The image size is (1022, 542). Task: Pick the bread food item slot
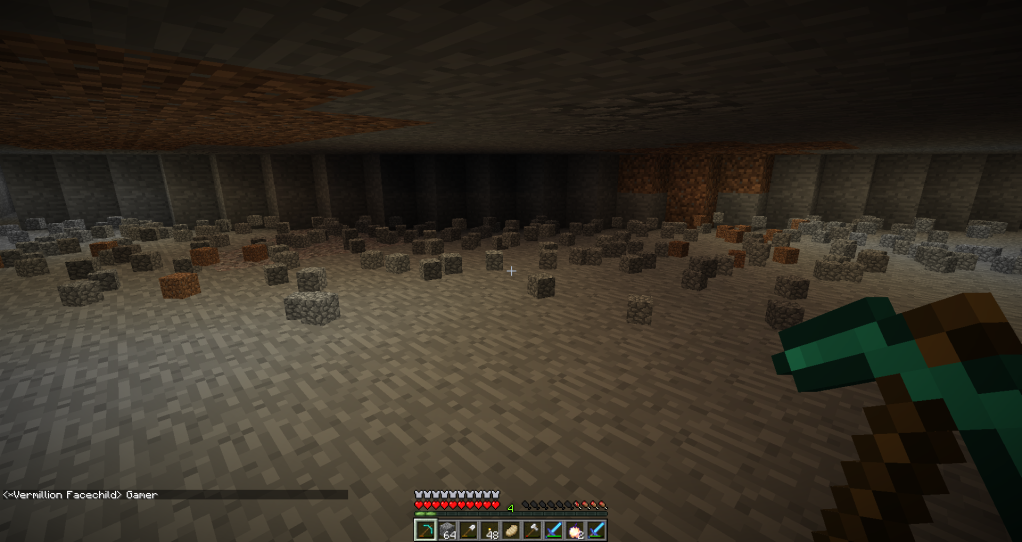pyautogui.click(x=511, y=530)
